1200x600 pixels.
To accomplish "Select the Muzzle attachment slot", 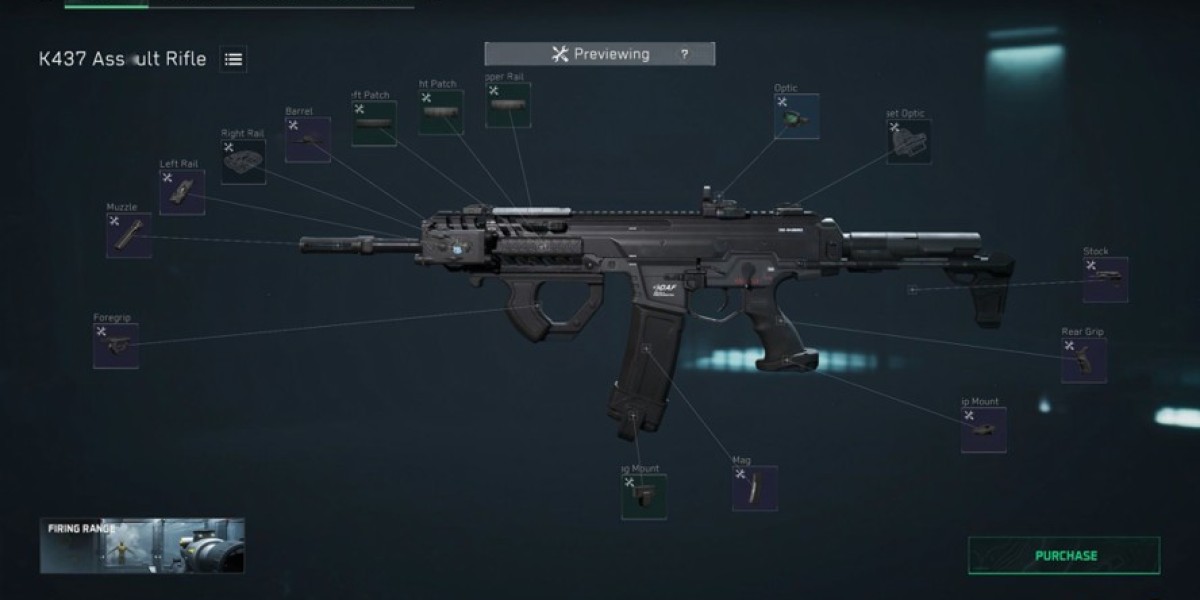I will tap(129, 236).
